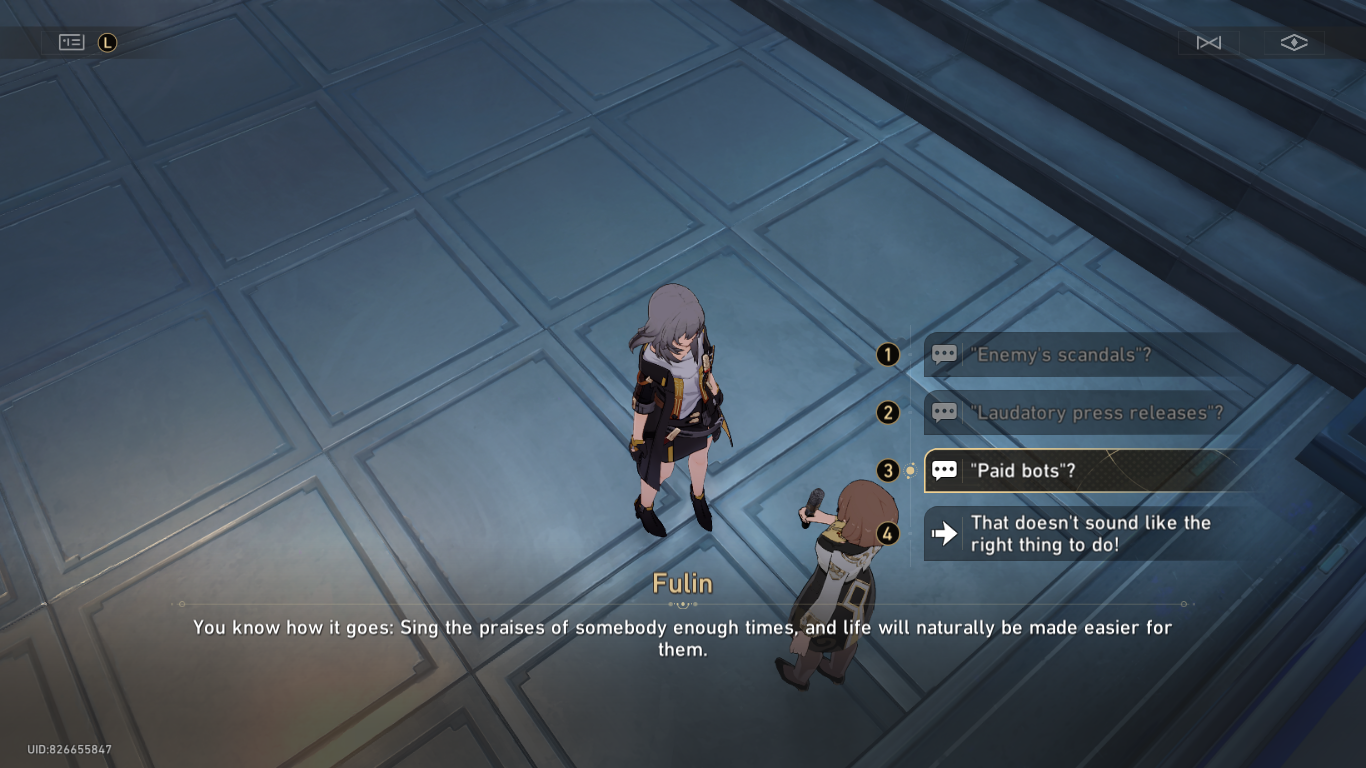Select the numbered badge 1 marker
The width and height of the screenshot is (1366, 768).
[x=886, y=354]
